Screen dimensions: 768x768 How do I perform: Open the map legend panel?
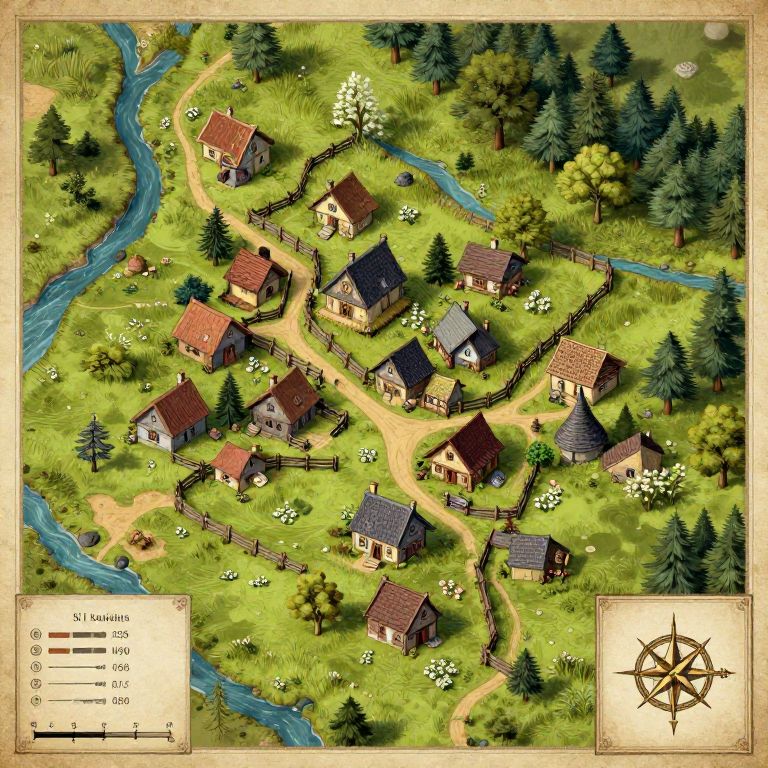tap(102, 672)
